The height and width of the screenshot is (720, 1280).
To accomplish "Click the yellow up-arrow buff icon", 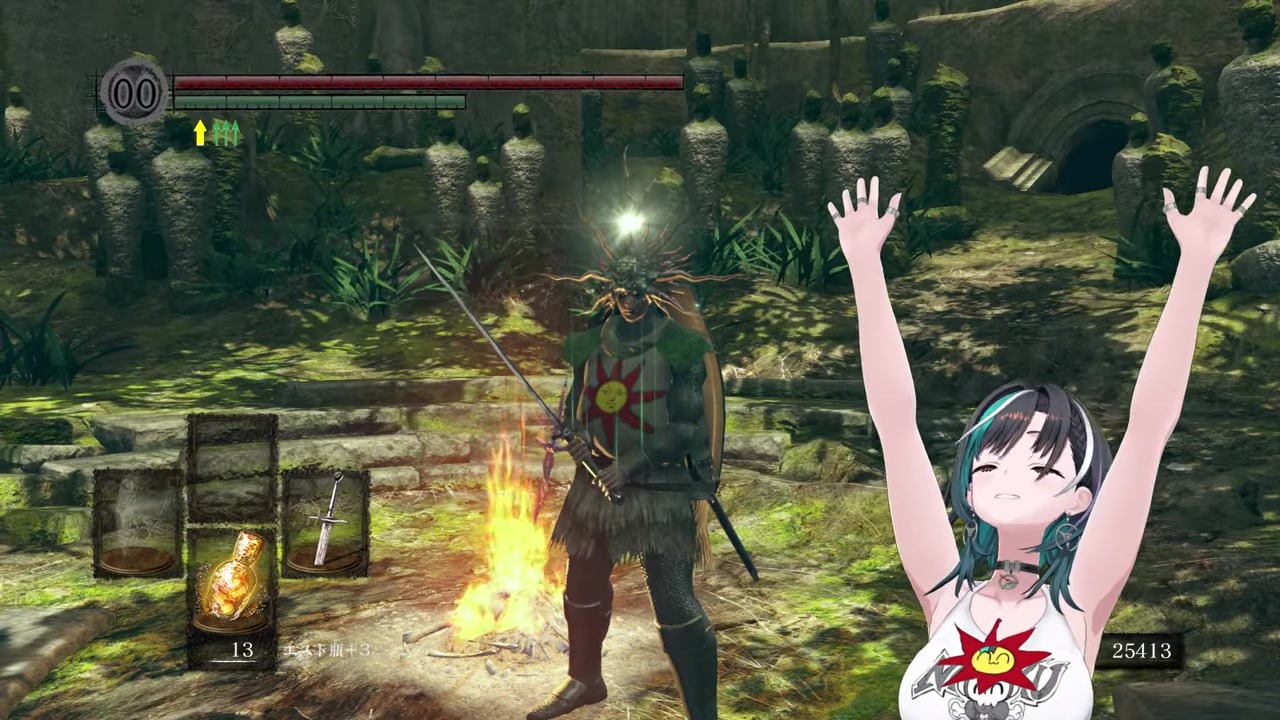I will point(200,133).
